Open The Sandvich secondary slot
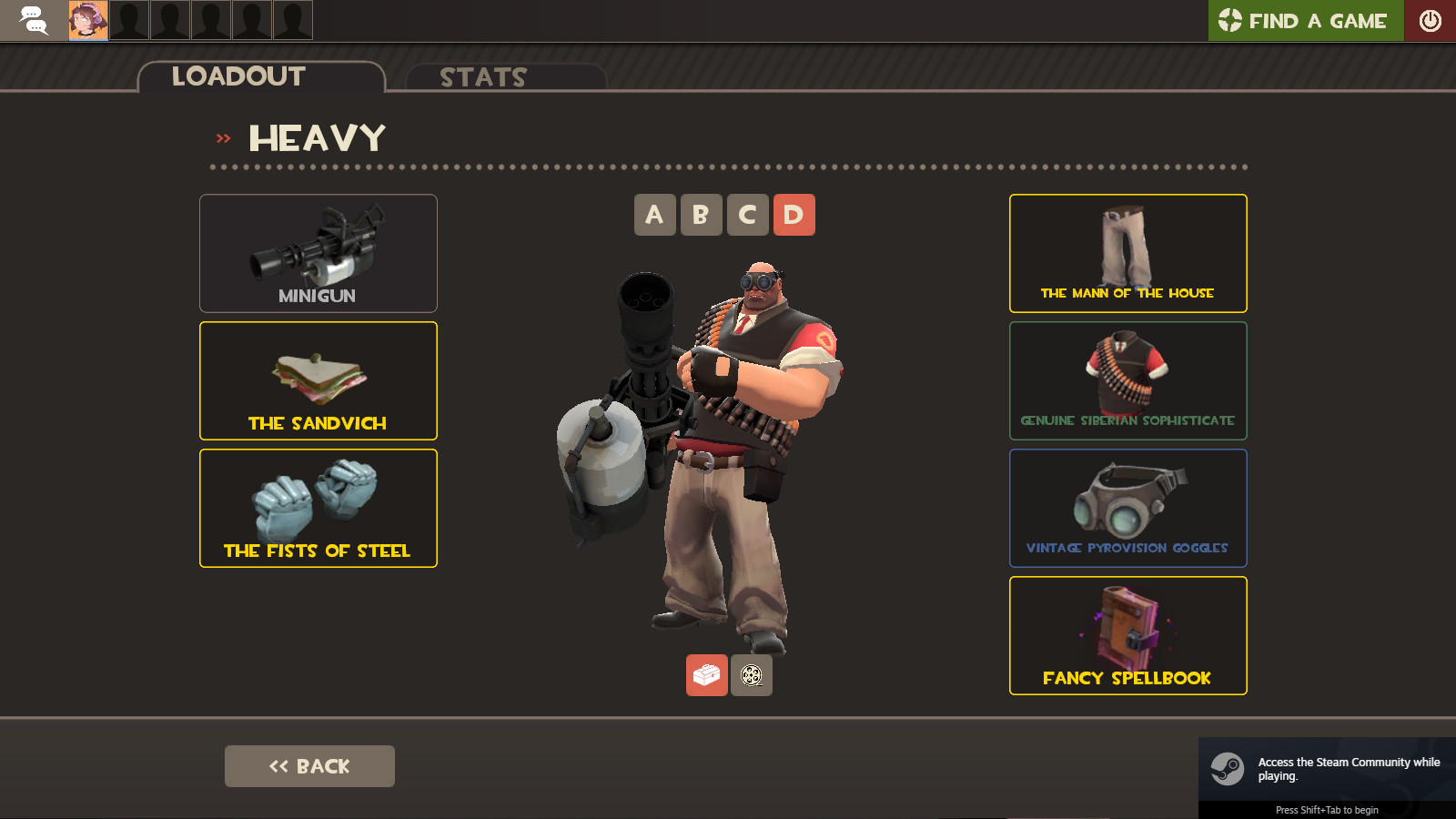This screenshot has width=1456, height=819. [x=318, y=380]
